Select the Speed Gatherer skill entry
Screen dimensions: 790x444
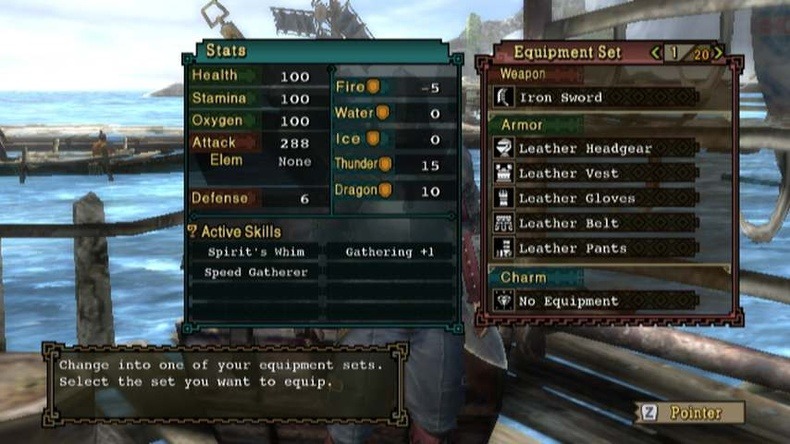tap(256, 272)
